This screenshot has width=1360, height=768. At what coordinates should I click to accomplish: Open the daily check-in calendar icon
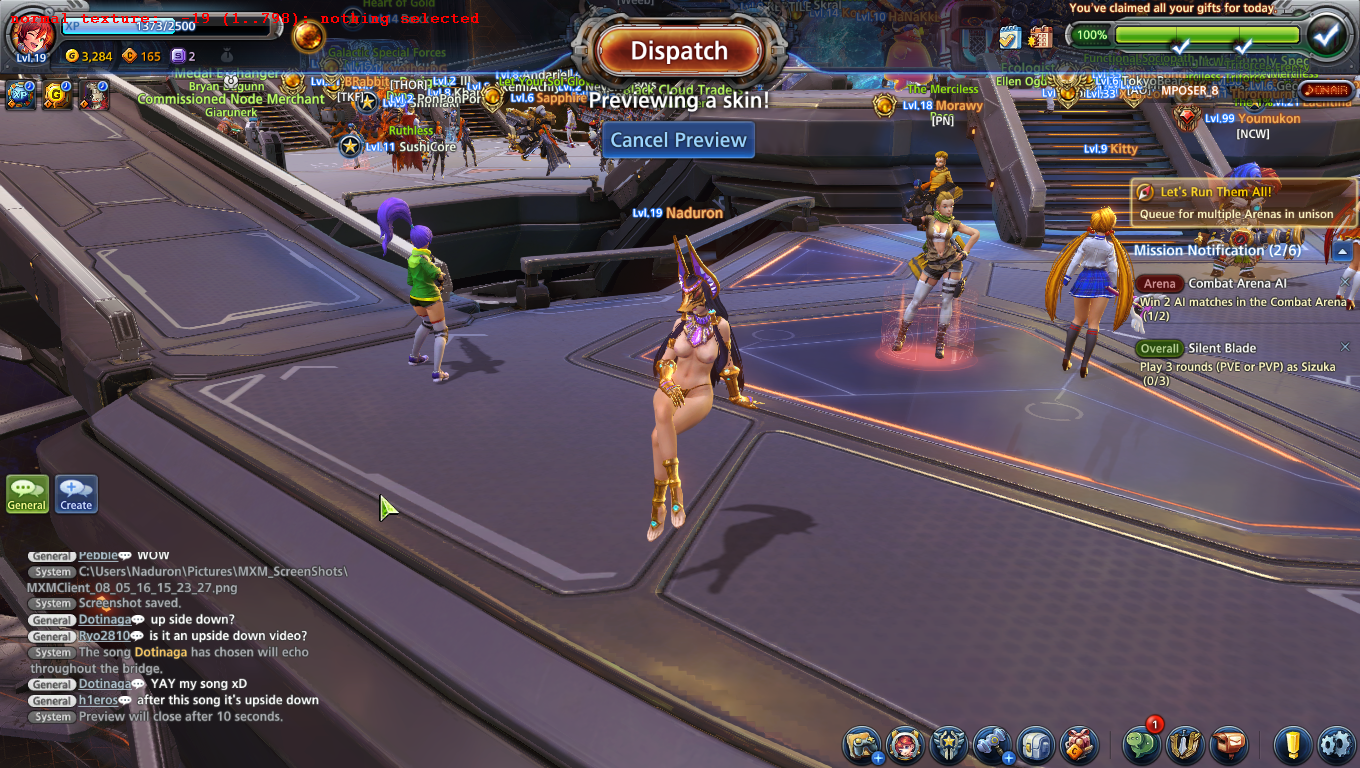pyautogui.click(x=1010, y=37)
